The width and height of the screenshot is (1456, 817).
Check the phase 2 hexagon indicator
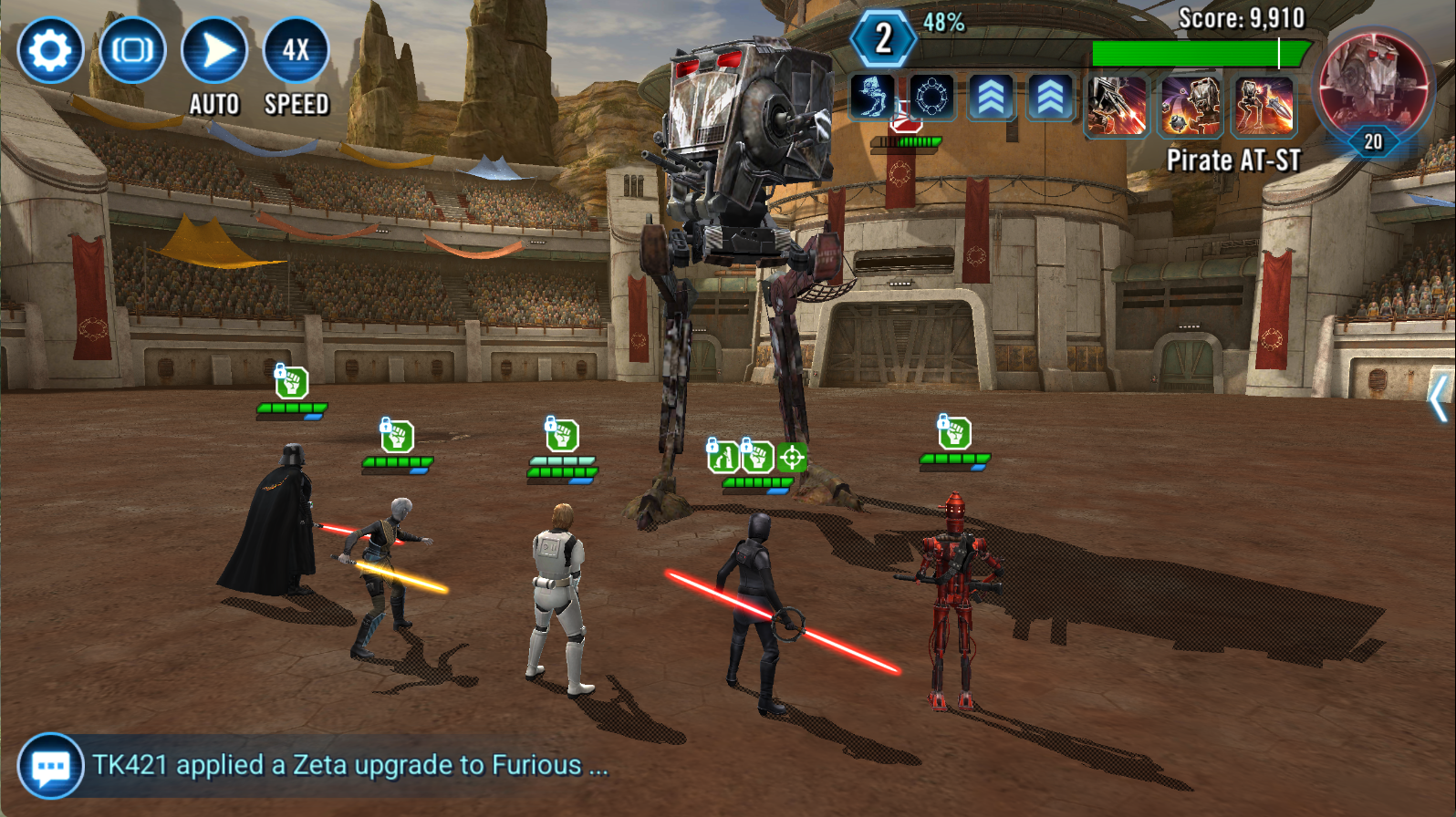pyautogui.click(x=882, y=38)
